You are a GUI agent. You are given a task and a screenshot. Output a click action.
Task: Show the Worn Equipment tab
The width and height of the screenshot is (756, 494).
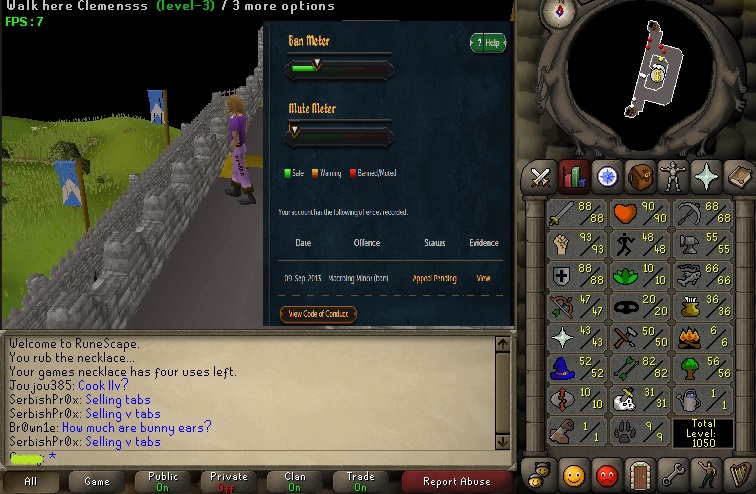pos(672,177)
